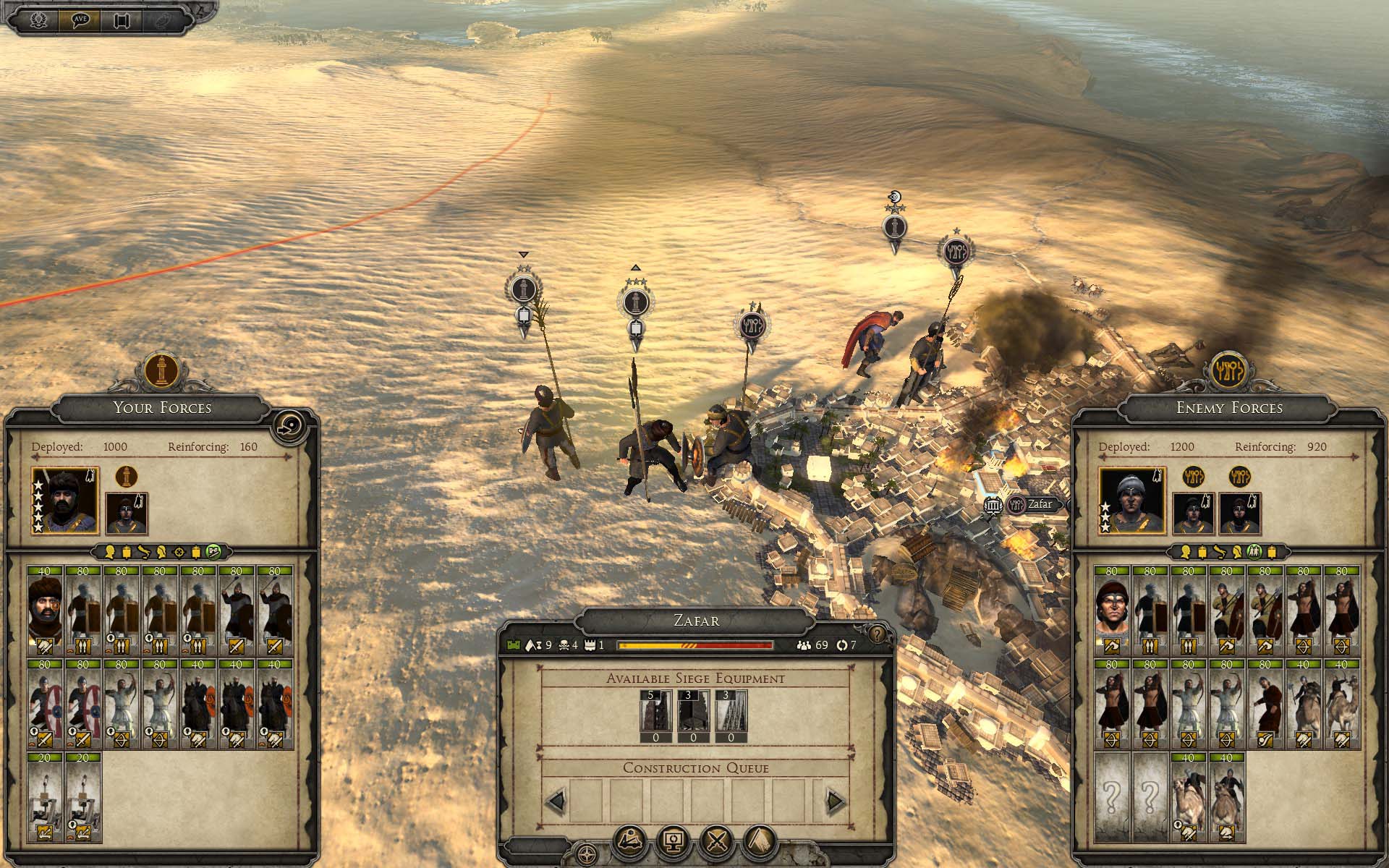Click the monitor auto-resolve button
The height and width of the screenshot is (868, 1389).
click(674, 841)
